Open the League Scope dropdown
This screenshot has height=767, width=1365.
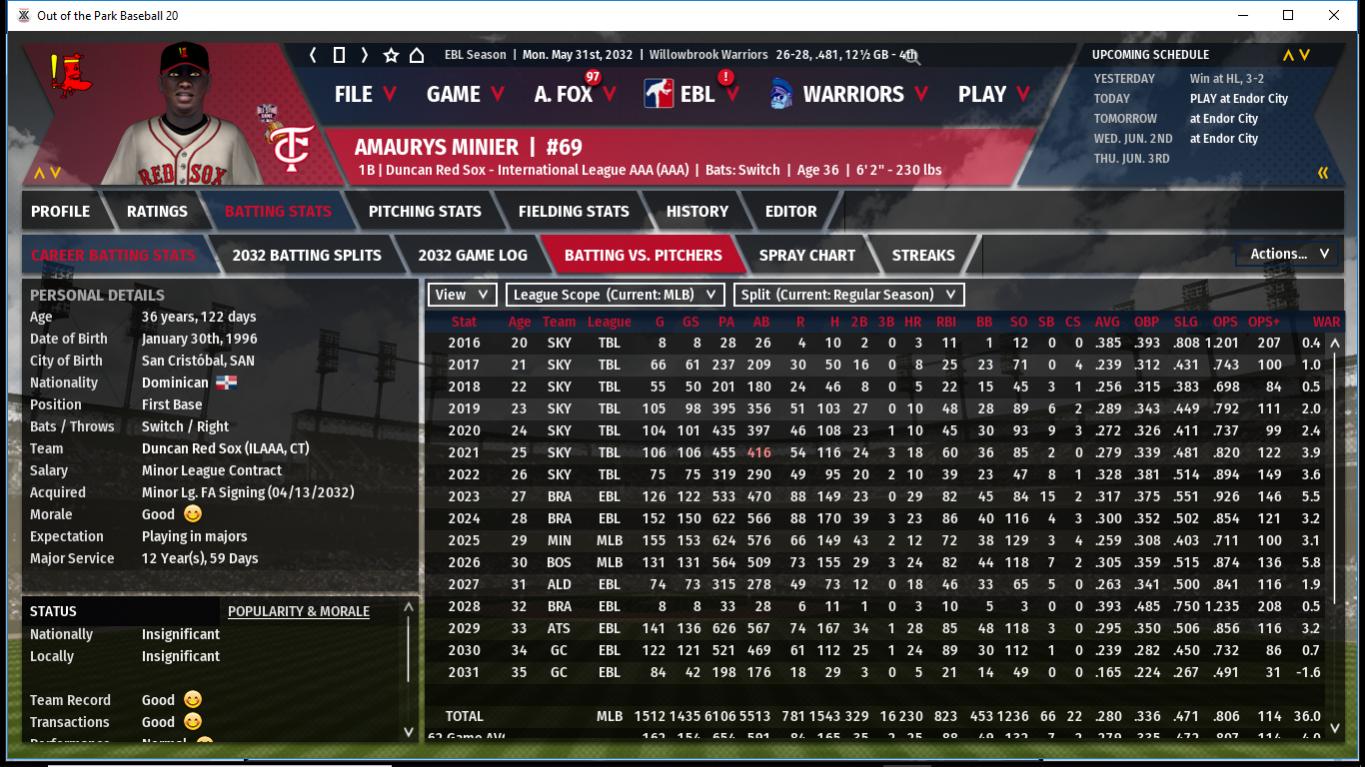click(615, 294)
